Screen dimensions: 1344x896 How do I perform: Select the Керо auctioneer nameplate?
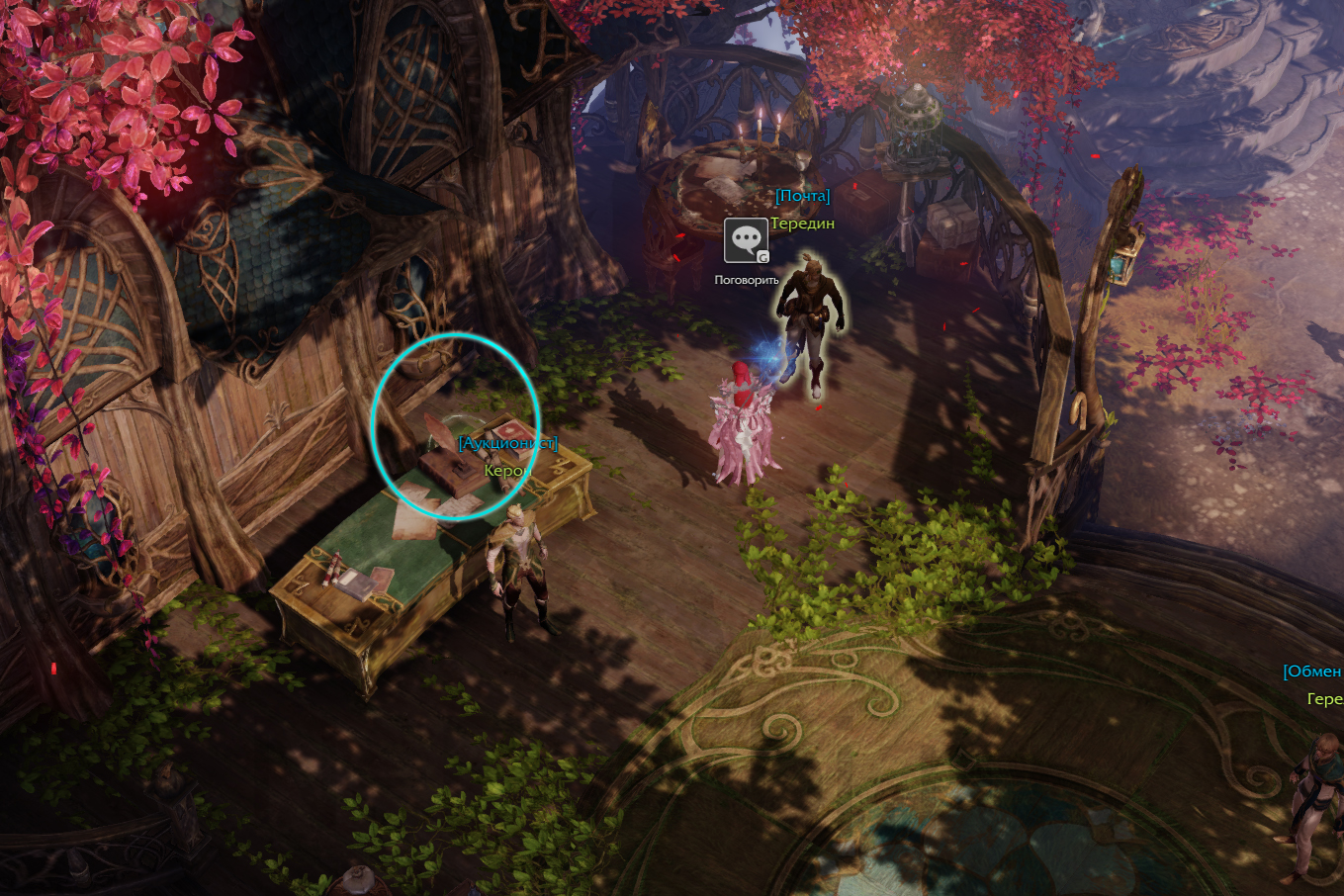pyautogui.click(x=503, y=471)
